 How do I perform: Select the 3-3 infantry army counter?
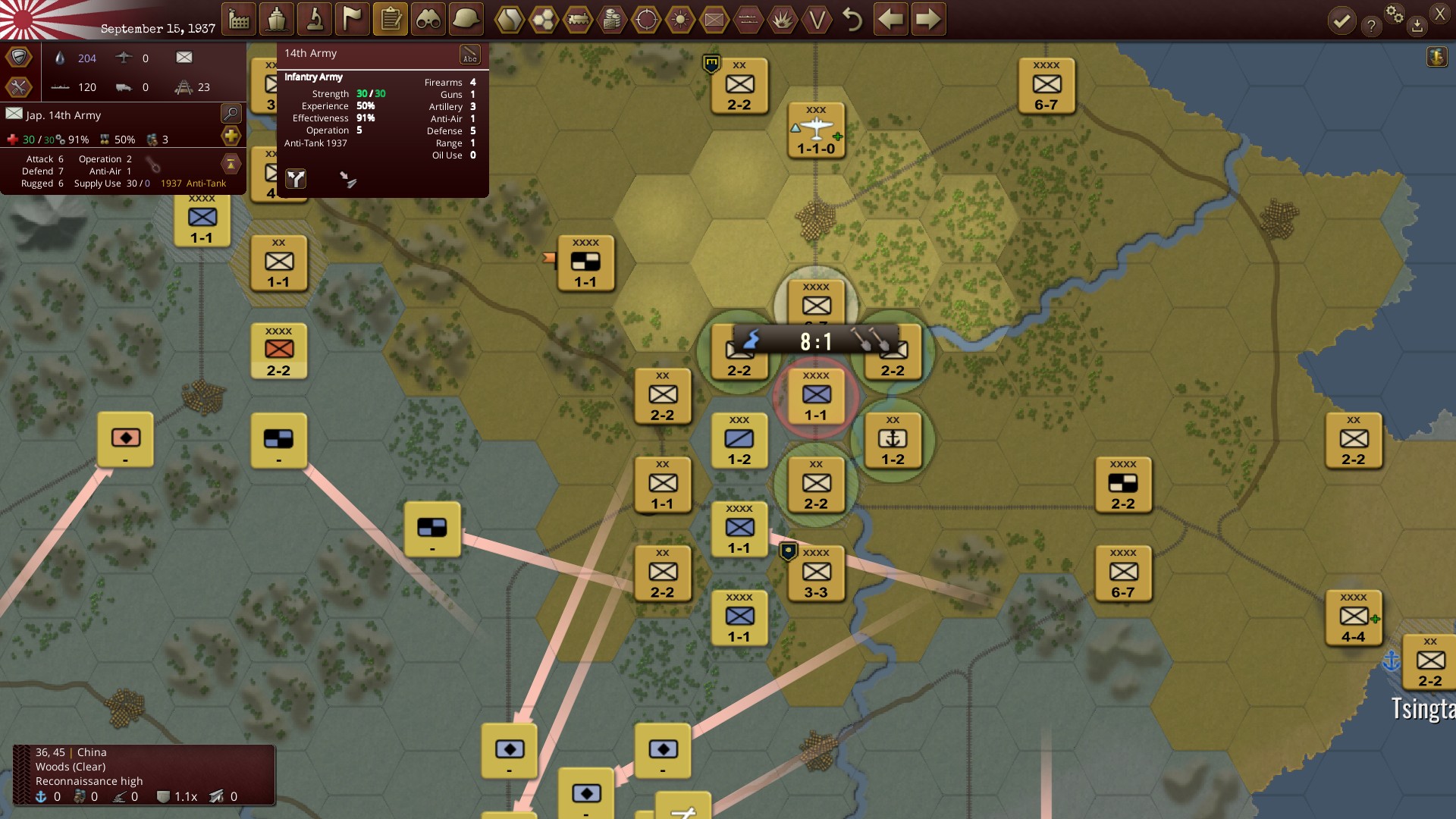coord(816,575)
